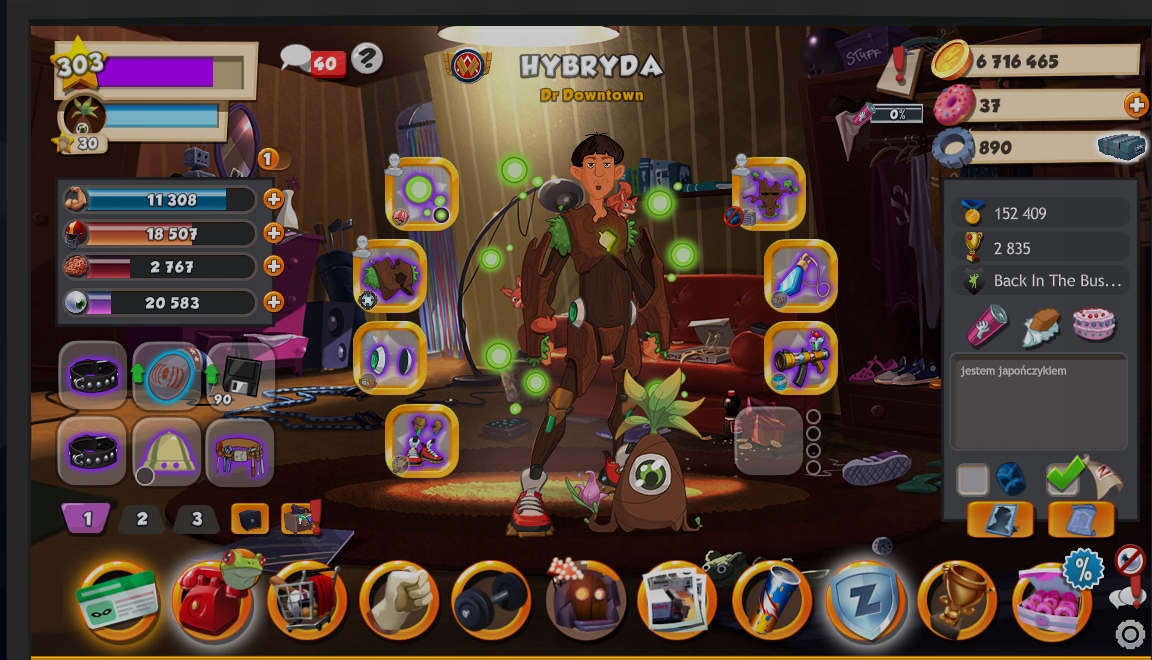Screen dimensions: 1152x660
Task: Open the question mark help button
Action: point(367,59)
